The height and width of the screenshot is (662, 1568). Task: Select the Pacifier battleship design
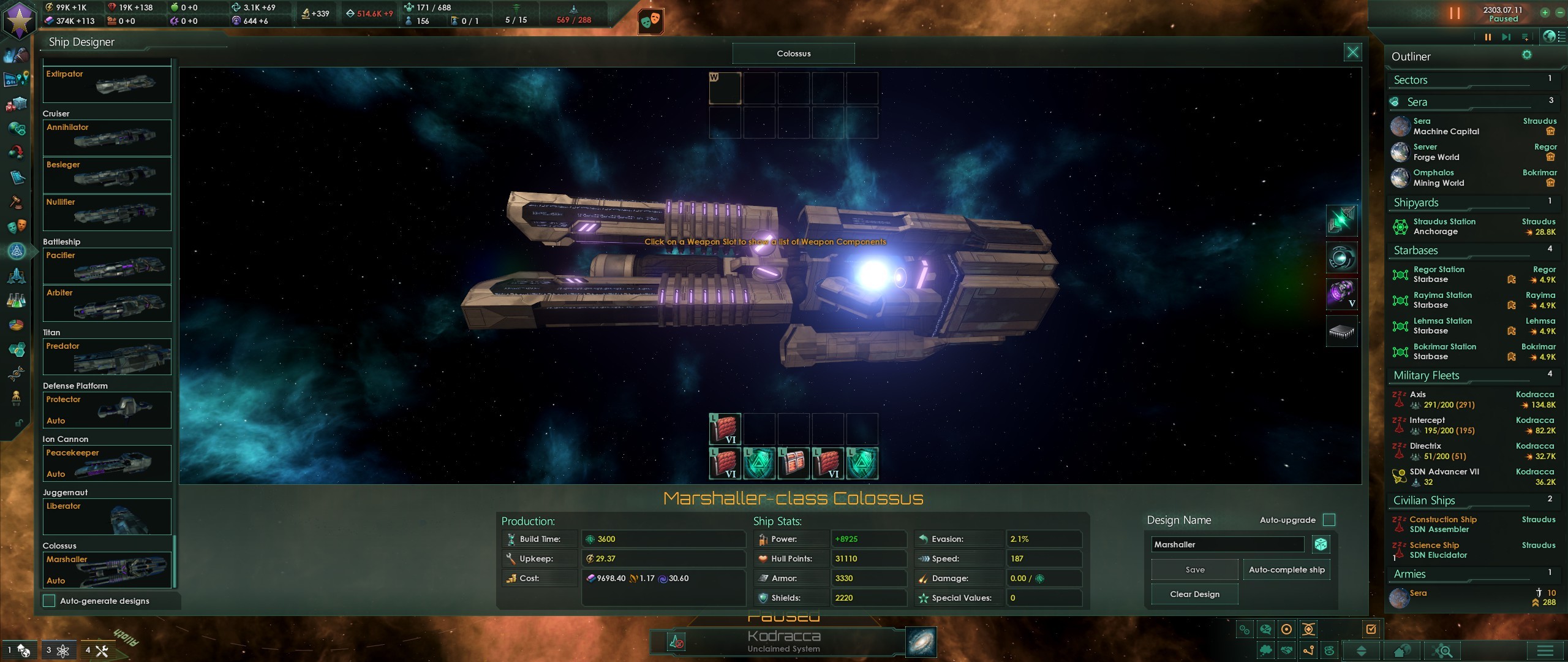tap(107, 265)
